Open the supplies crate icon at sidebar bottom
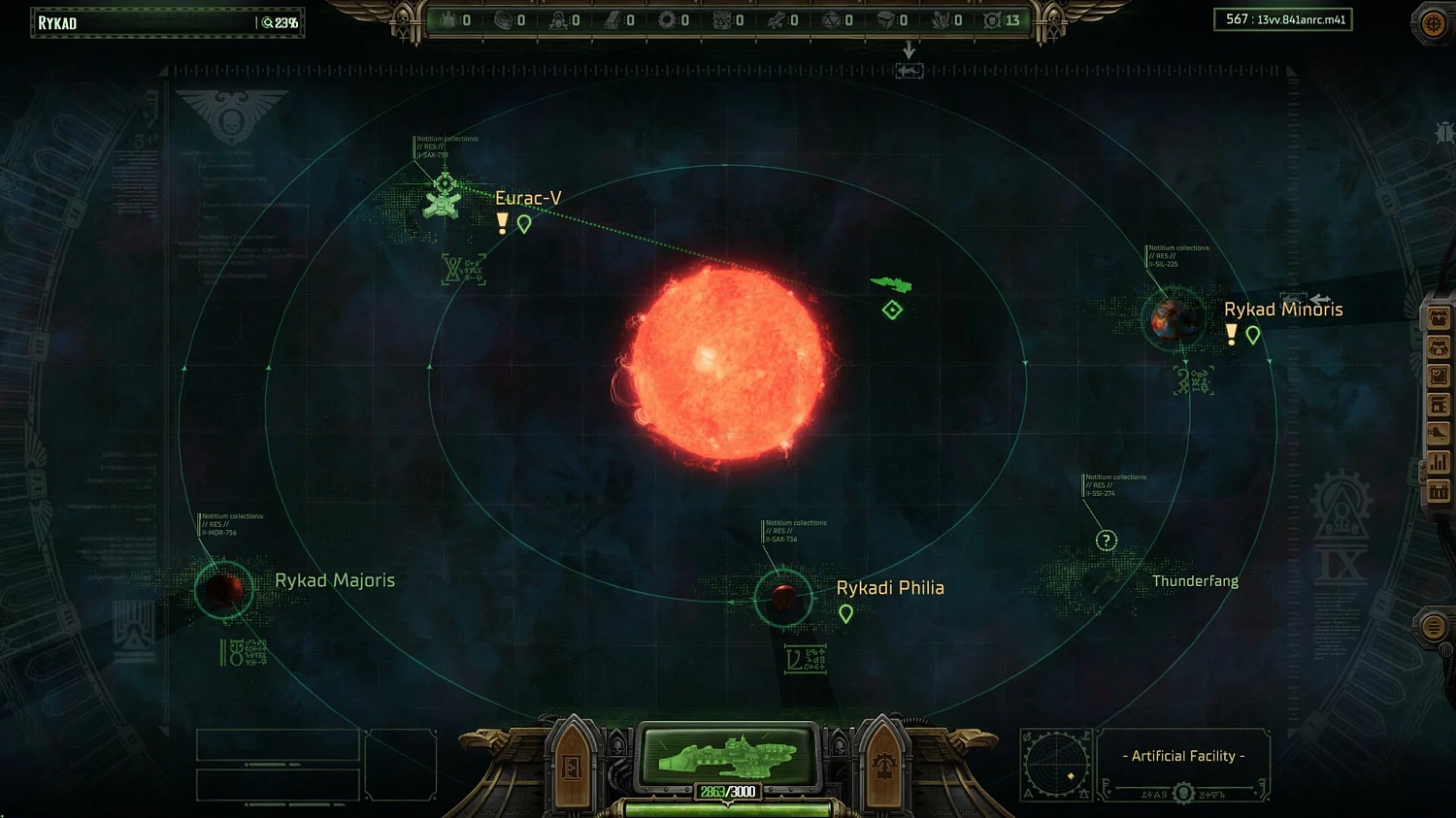1456x818 pixels. point(1439,491)
